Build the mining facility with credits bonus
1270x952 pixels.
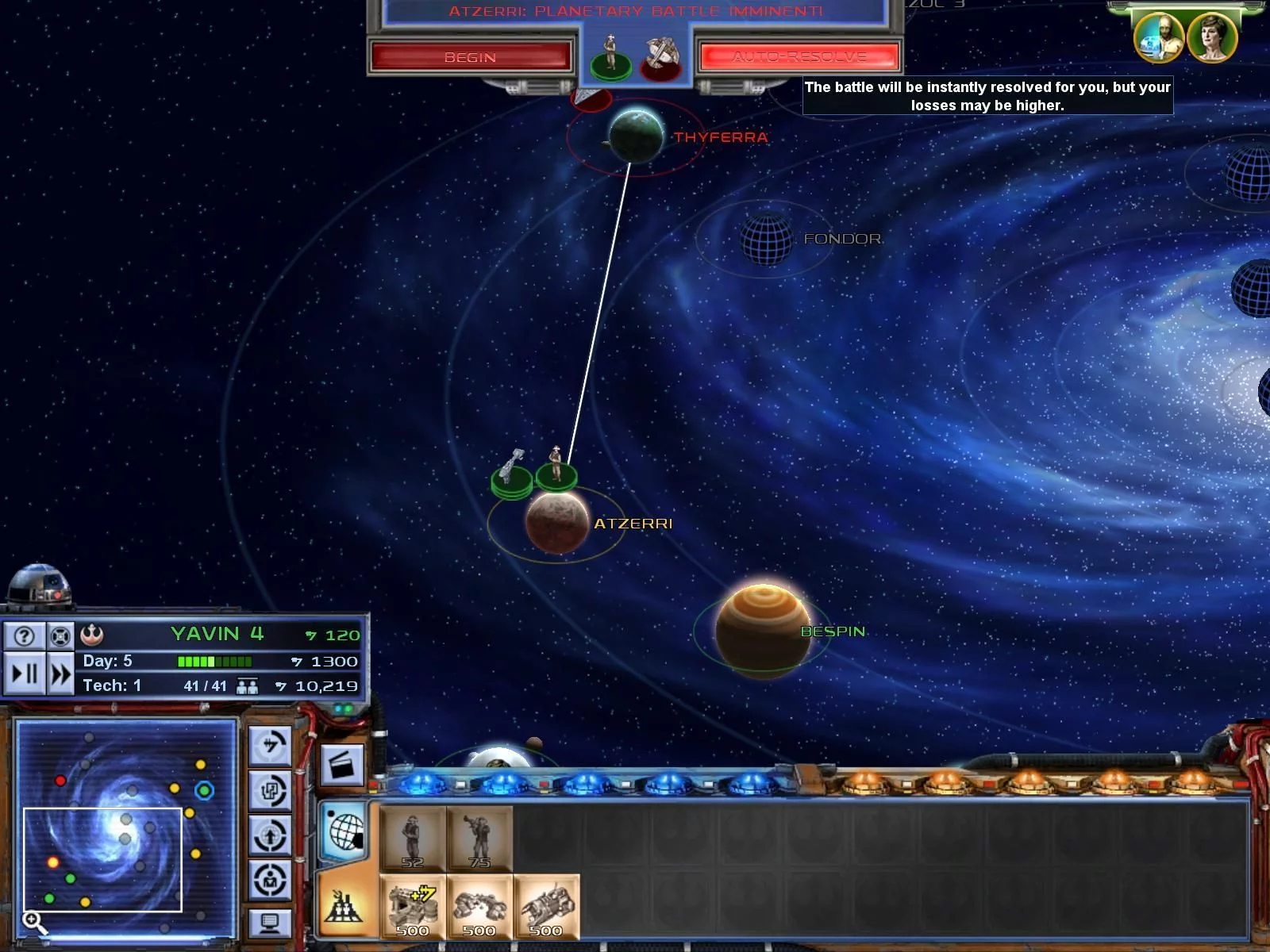coord(412,908)
